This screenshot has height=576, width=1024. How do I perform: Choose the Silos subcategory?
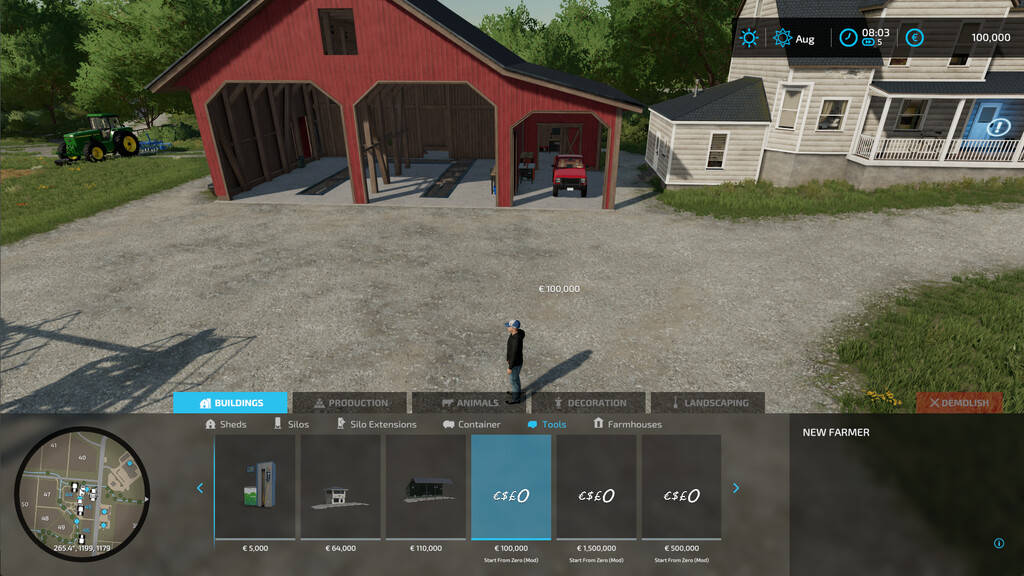click(291, 424)
